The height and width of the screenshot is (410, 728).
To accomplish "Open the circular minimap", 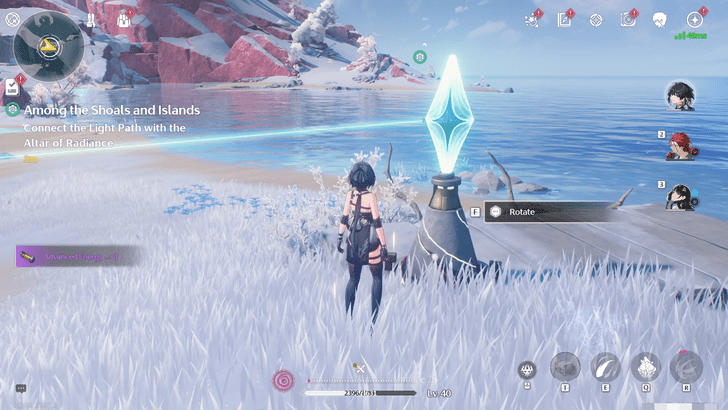I will pos(48,45).
